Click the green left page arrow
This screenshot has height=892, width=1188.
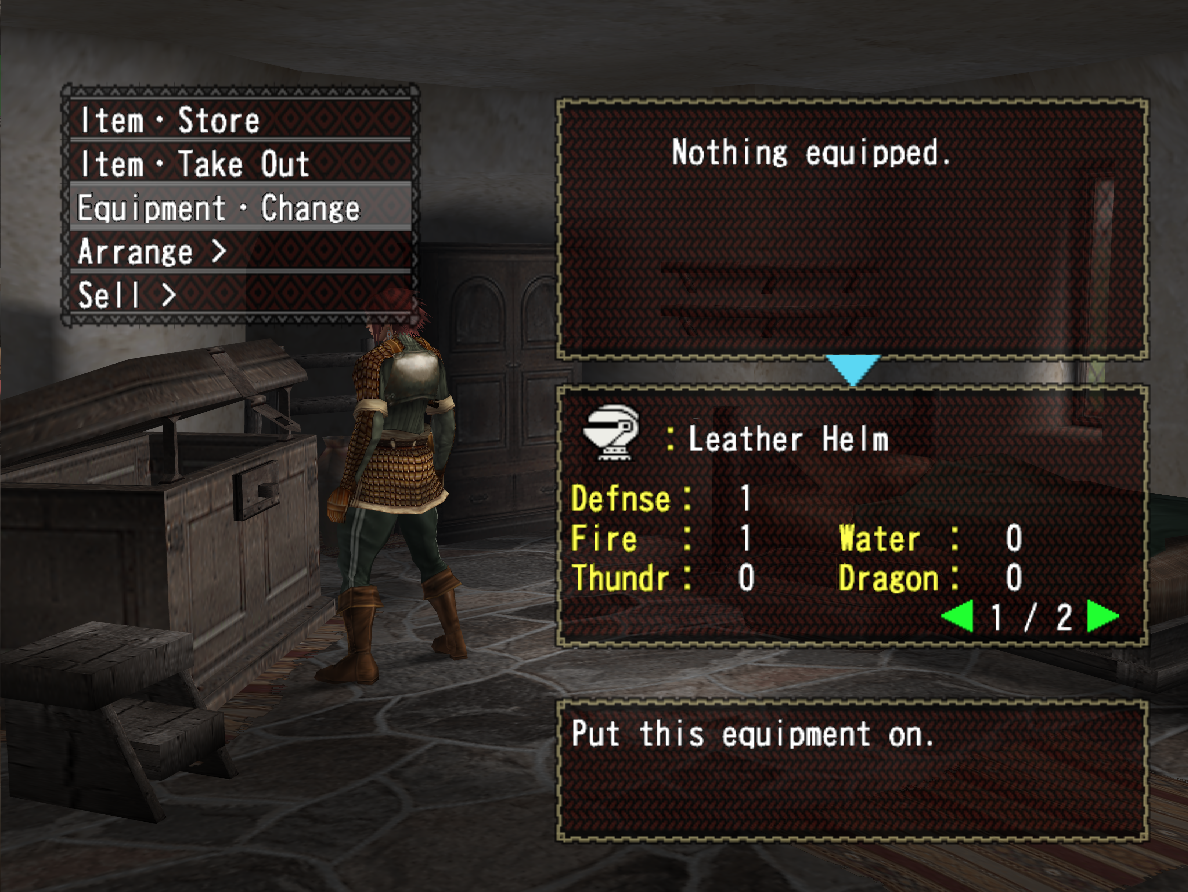956,617
